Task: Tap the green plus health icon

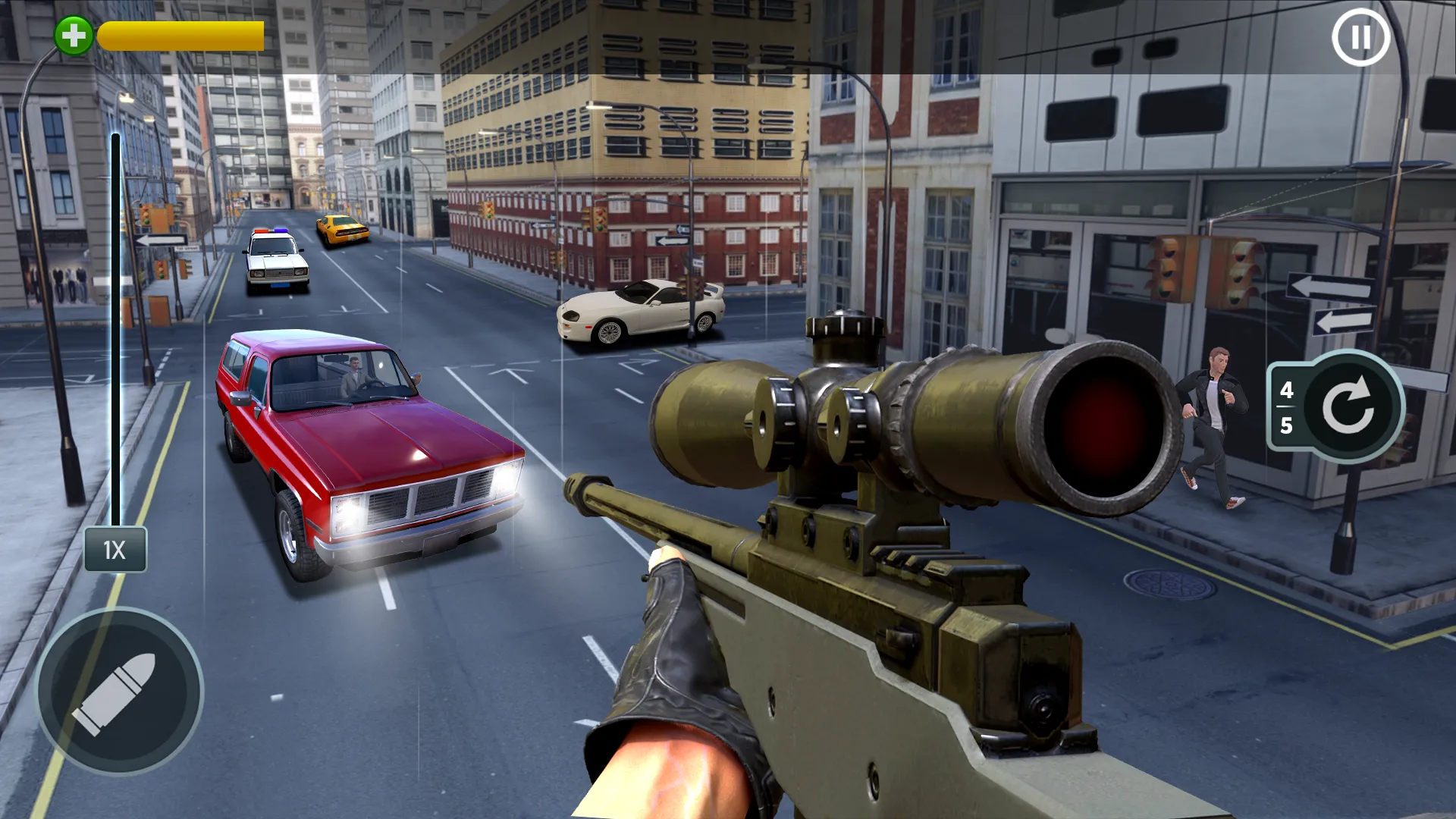Action: (74, 33)
